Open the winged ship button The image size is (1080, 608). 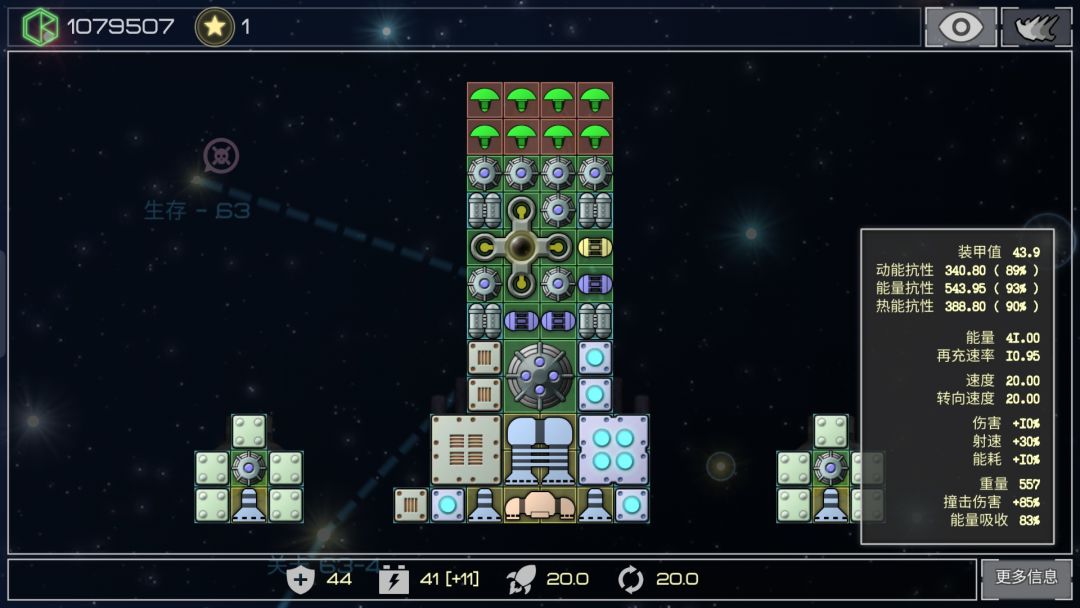pos(1036,27)
